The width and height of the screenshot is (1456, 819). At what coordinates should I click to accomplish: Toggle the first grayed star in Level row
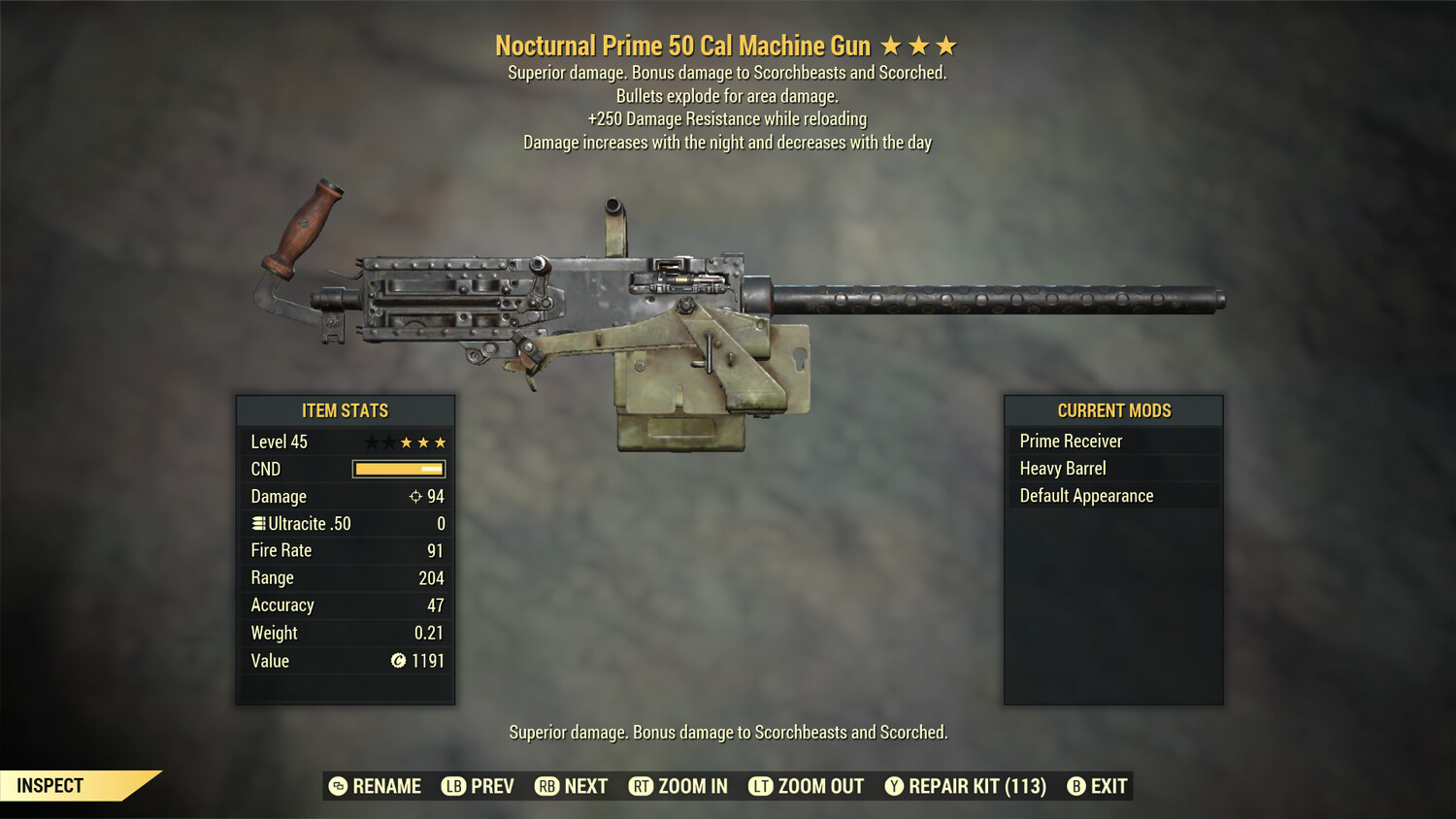[x=370, y=442]
